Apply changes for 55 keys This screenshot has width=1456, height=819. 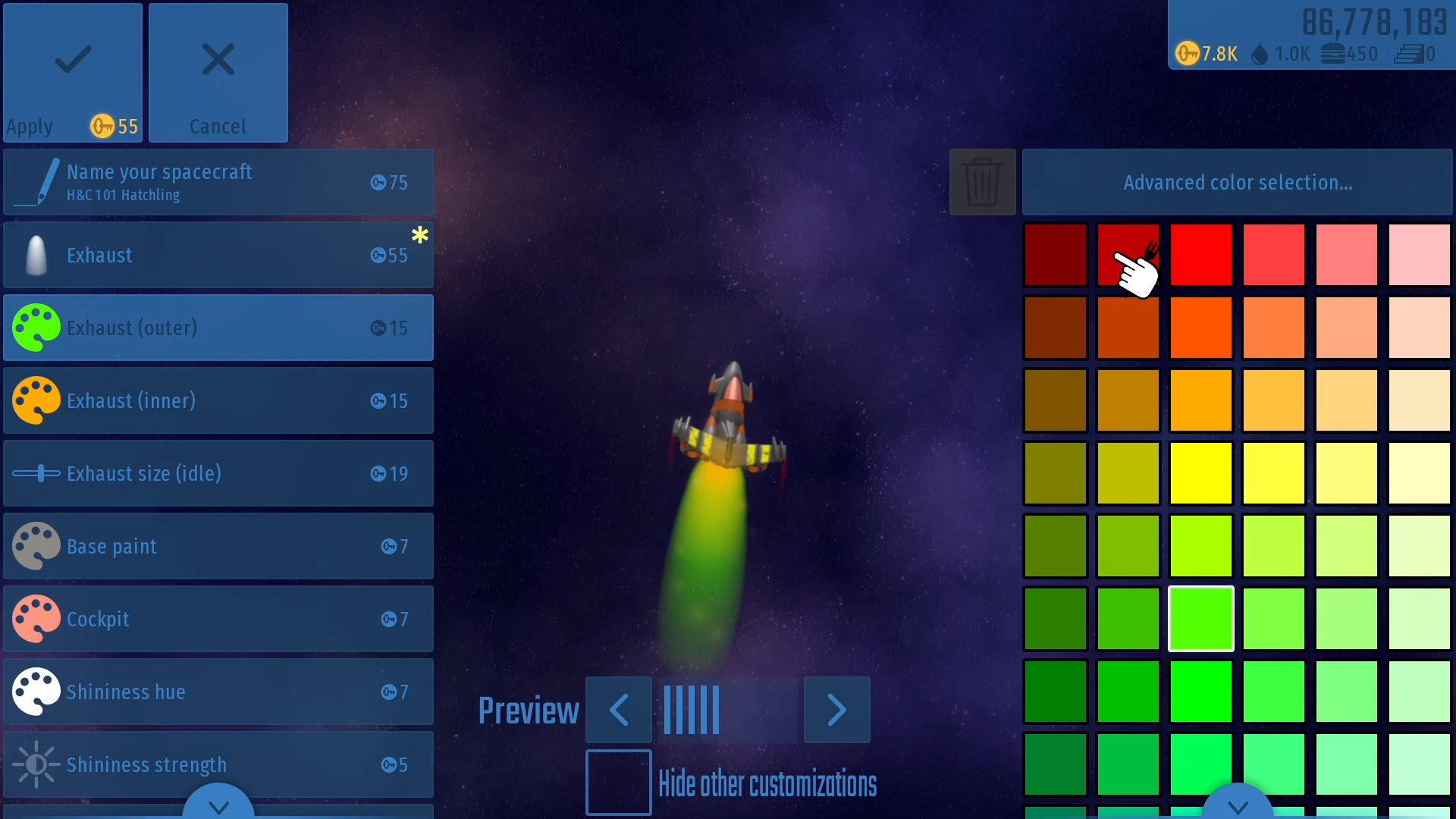coord(71,72)
